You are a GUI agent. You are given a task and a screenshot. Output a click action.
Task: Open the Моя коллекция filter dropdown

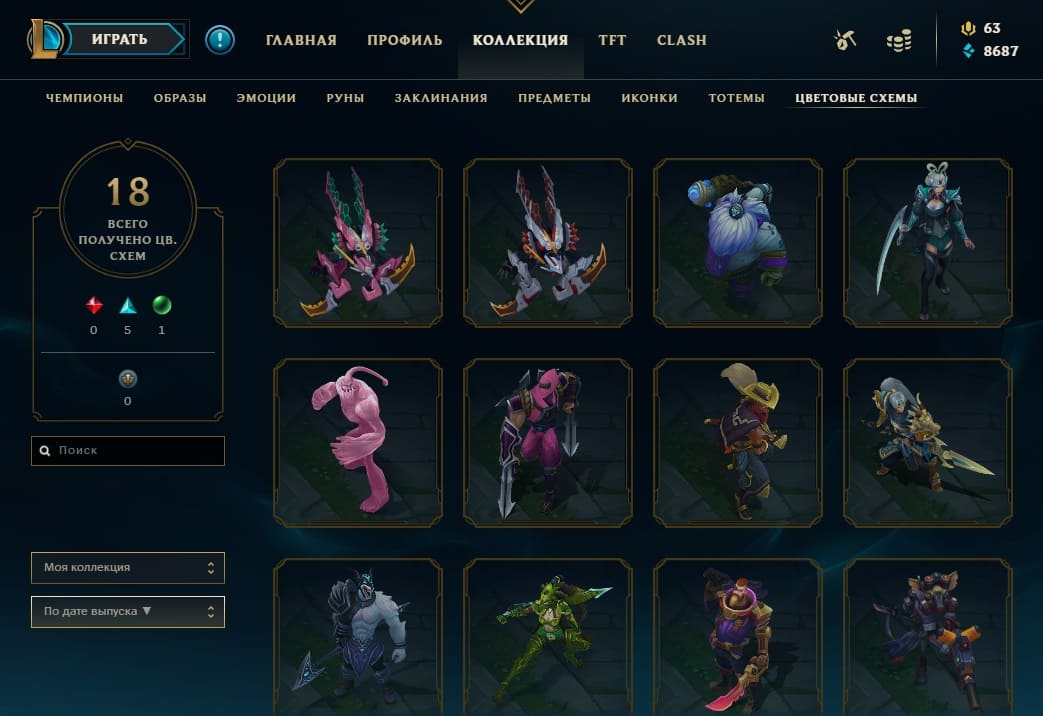tap(128, 568)
